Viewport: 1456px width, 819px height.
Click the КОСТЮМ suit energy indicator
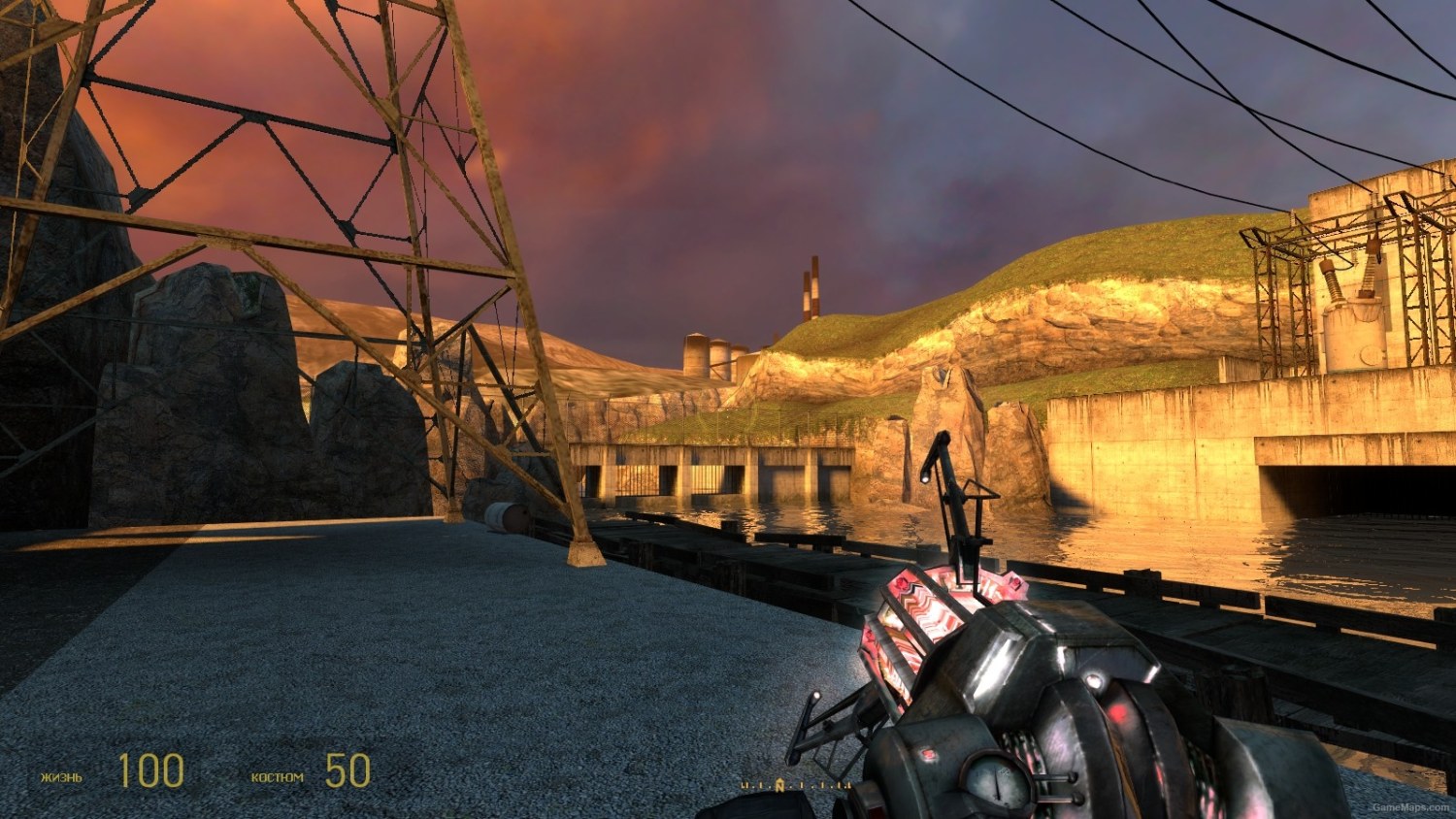click(280, 774)
